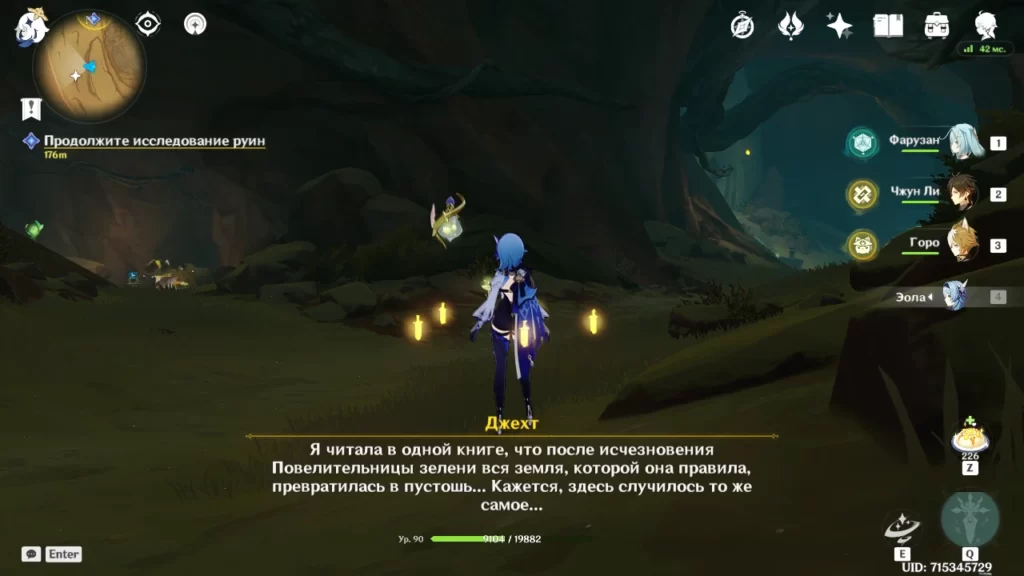Open the chat speech-bubble icon
Screen dimensions: 1024x576
click(31, 554)
